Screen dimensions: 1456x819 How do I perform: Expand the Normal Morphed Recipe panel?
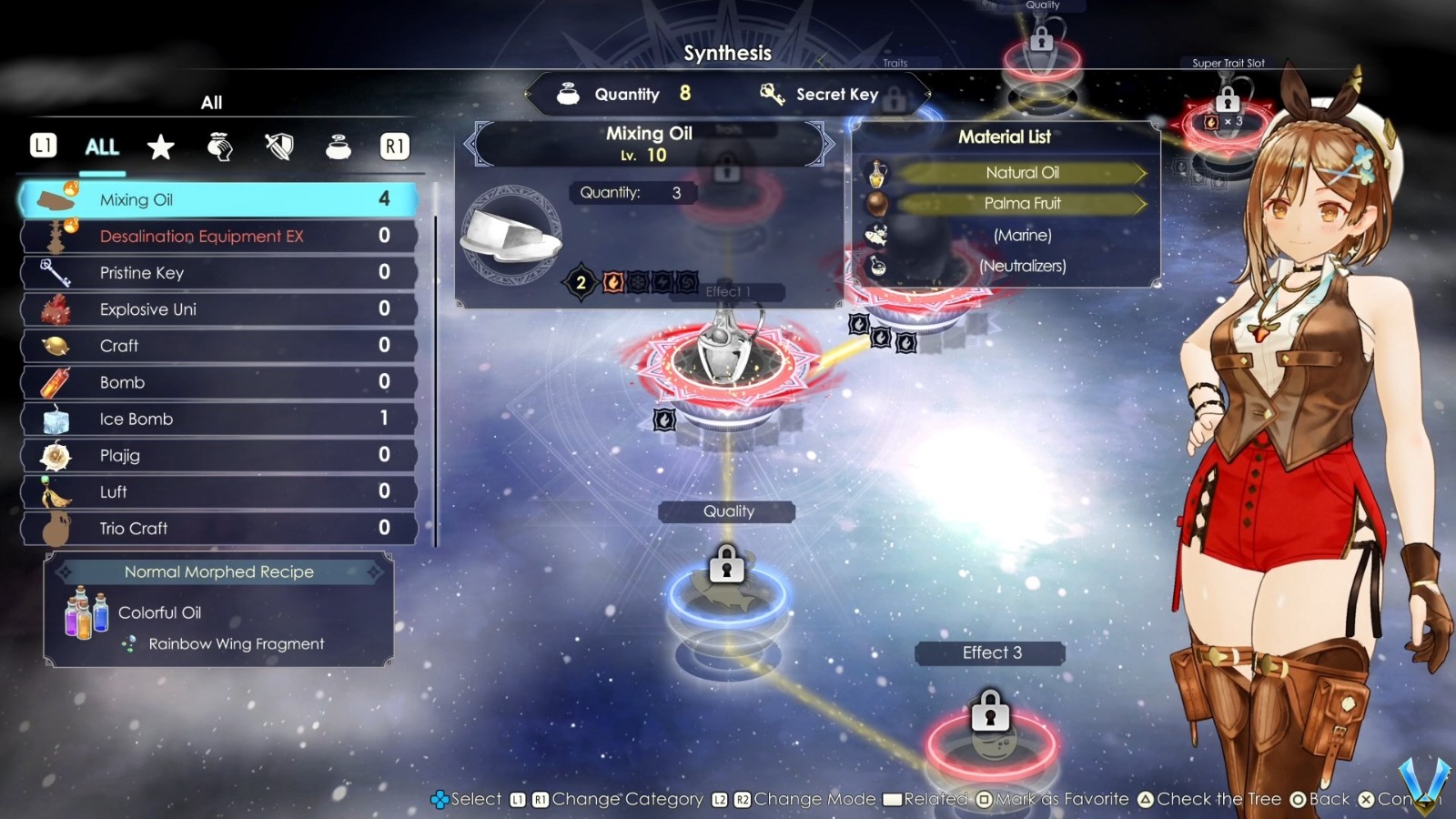tap(218, 571)
